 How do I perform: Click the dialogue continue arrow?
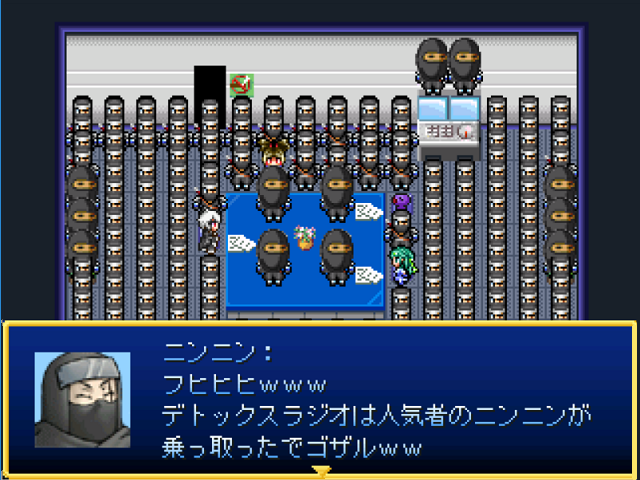click(320, 470)
